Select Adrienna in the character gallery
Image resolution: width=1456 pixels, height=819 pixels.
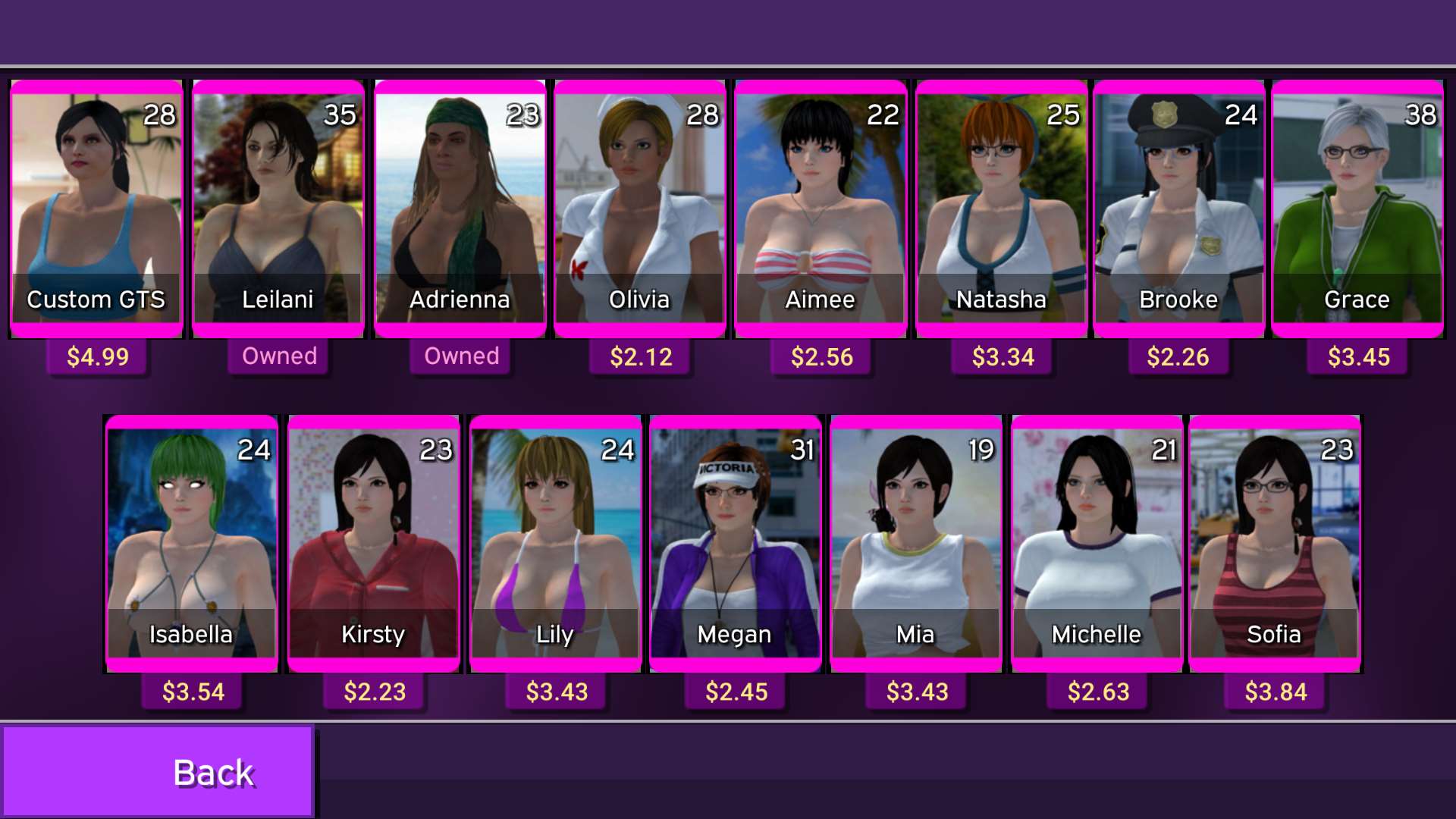(x=459, y=205)
